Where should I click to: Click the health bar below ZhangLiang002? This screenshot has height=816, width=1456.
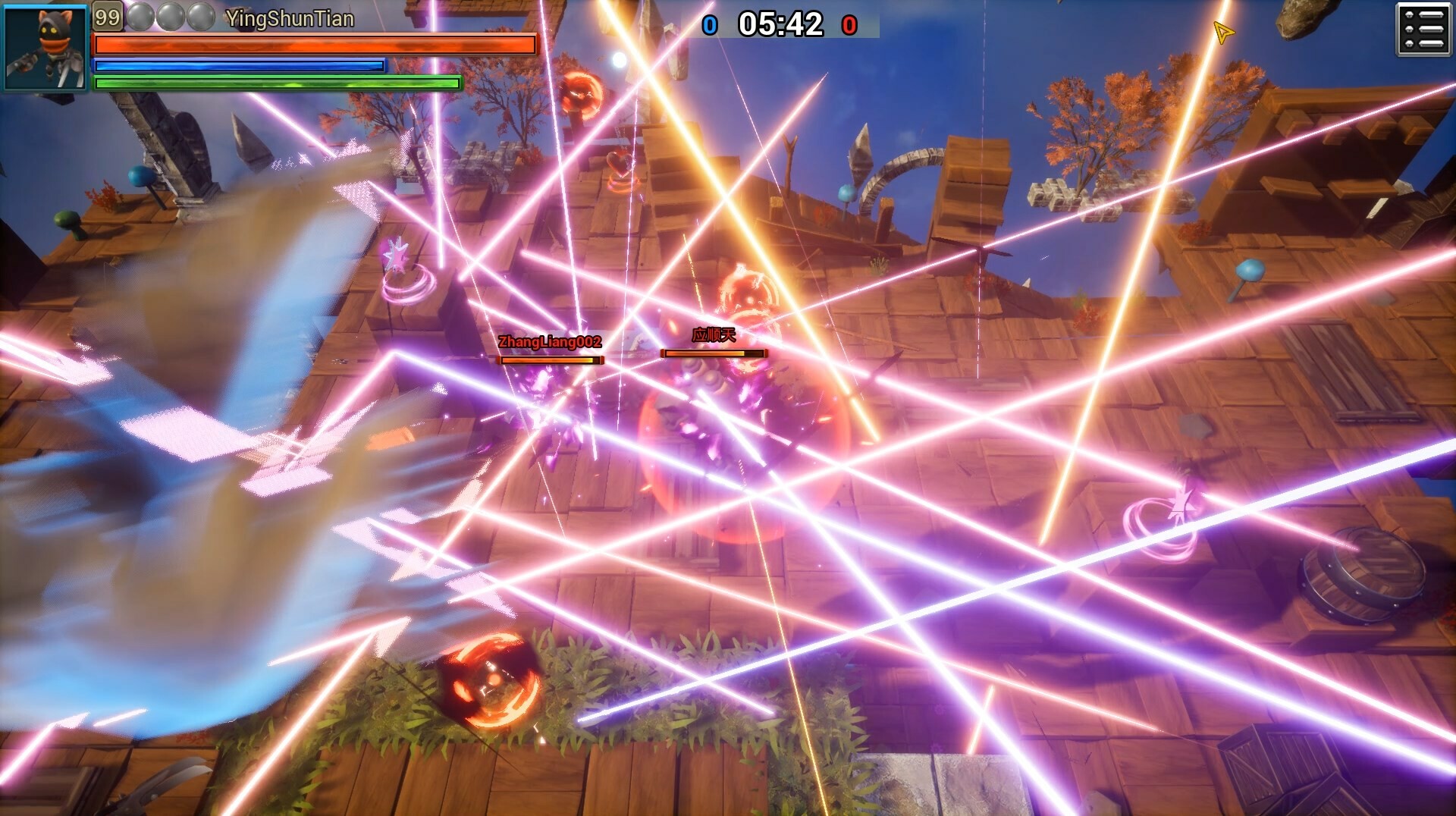549,361
